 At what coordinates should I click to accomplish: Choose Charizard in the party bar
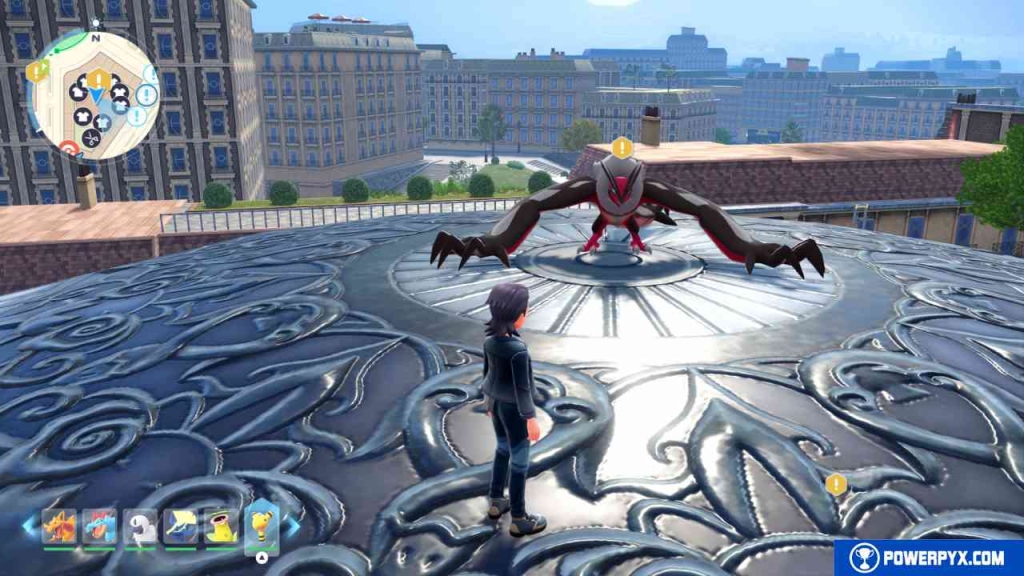(59, 526)
